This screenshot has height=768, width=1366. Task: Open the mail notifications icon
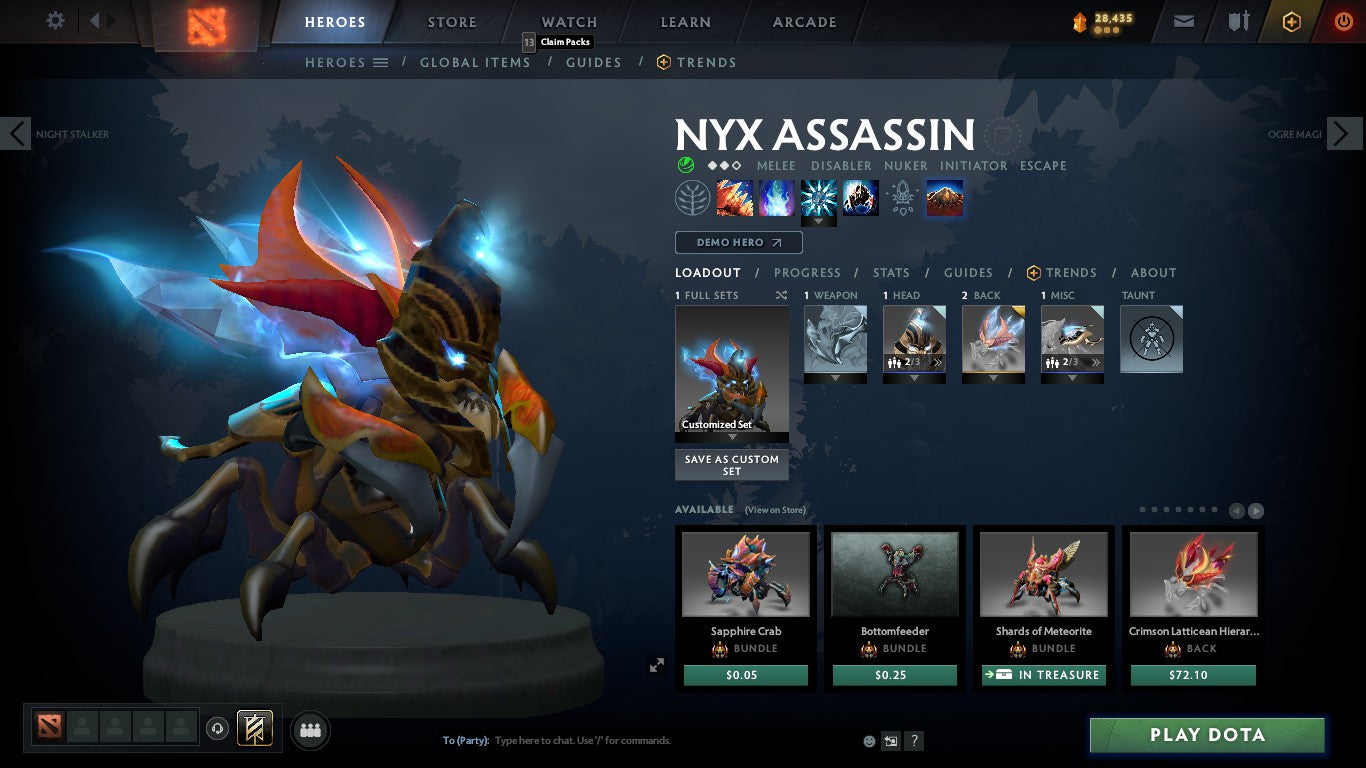pyautogui.click(x=1183, y=19)
